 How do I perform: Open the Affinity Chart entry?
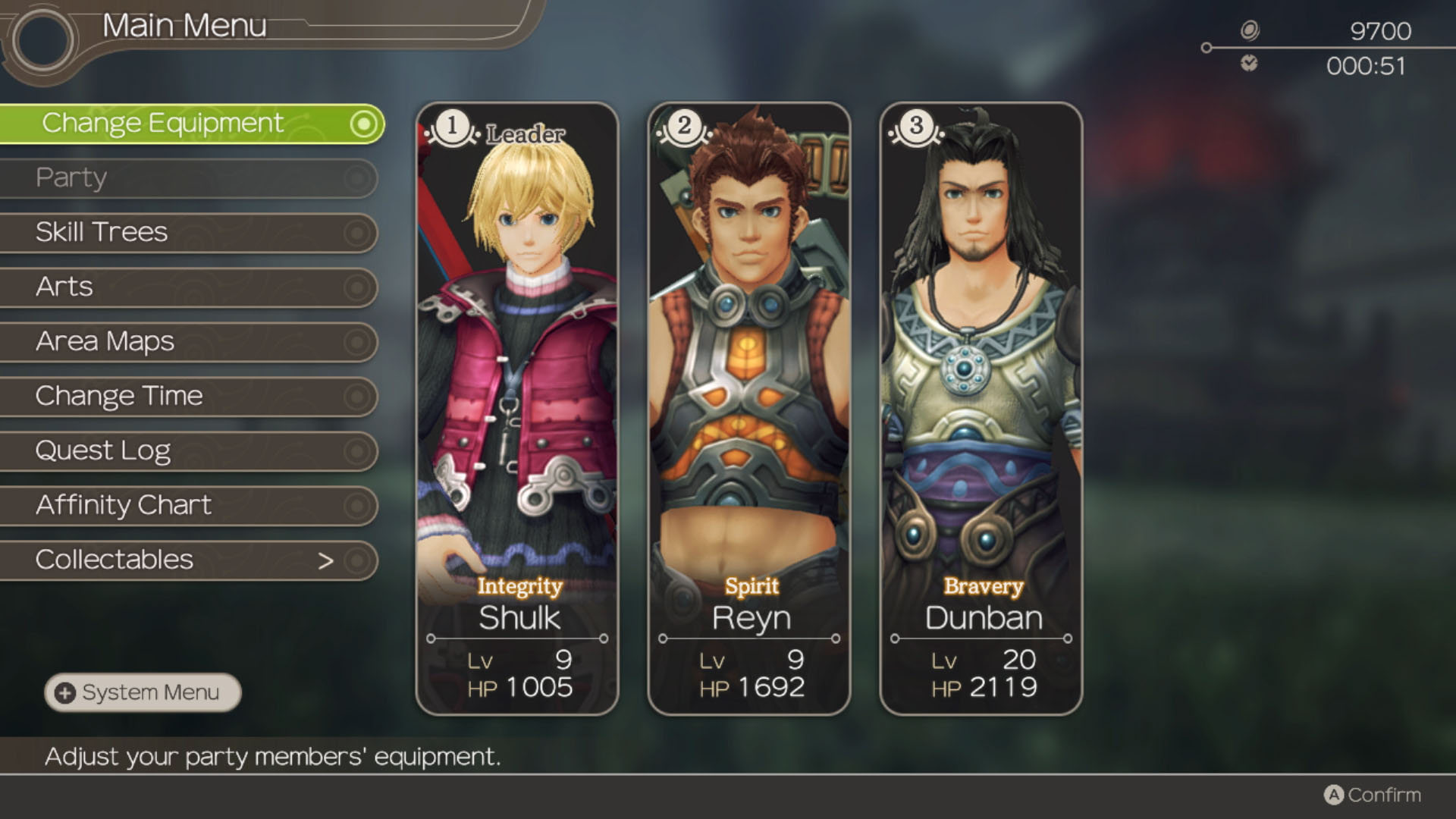click(124, 505)
